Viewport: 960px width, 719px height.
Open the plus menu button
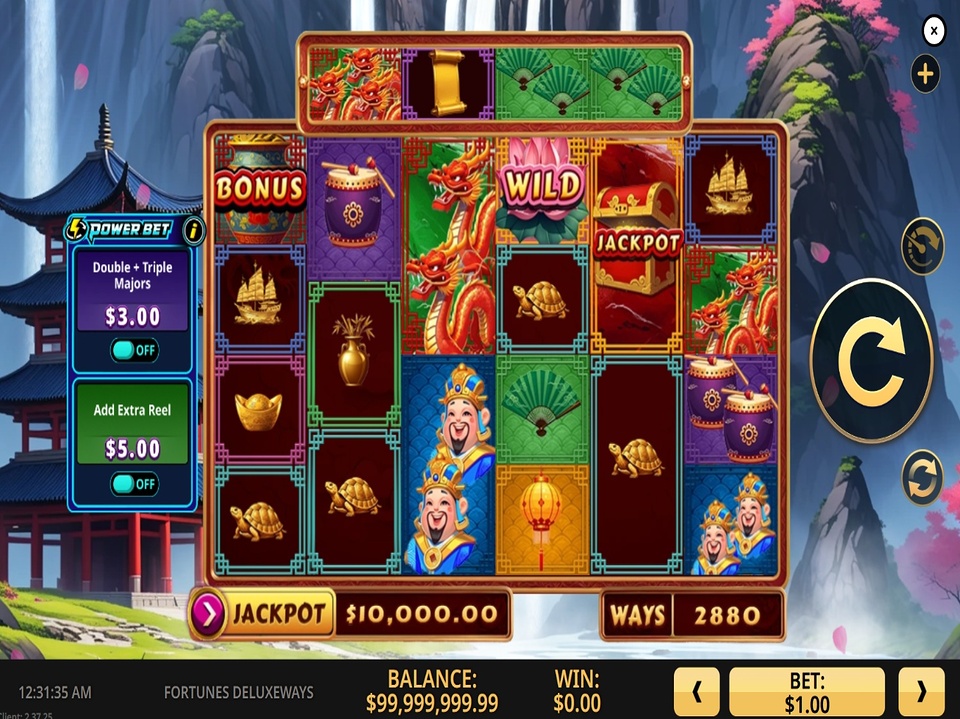(925, 73)
